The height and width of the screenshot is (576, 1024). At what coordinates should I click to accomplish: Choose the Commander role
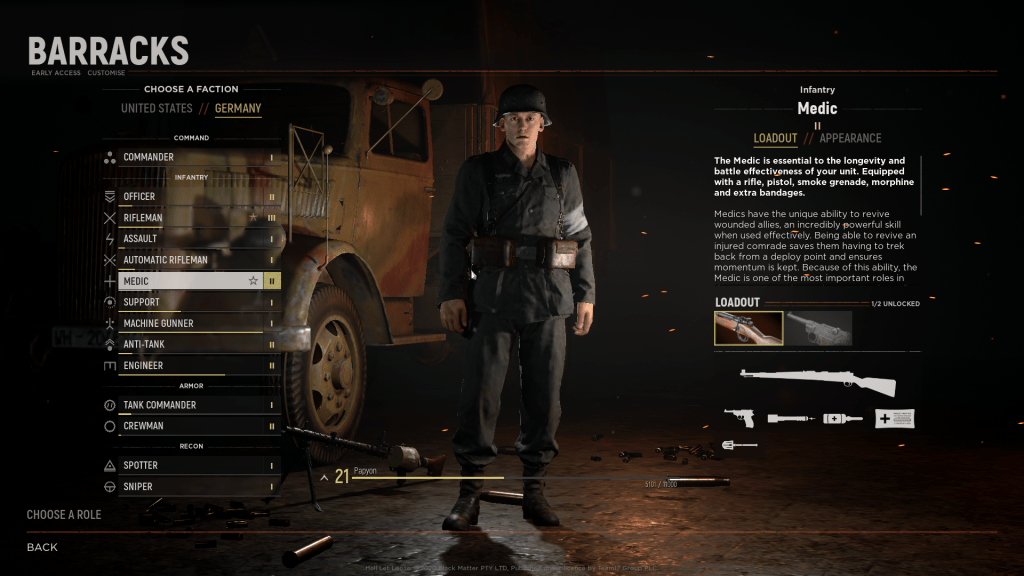190,157
